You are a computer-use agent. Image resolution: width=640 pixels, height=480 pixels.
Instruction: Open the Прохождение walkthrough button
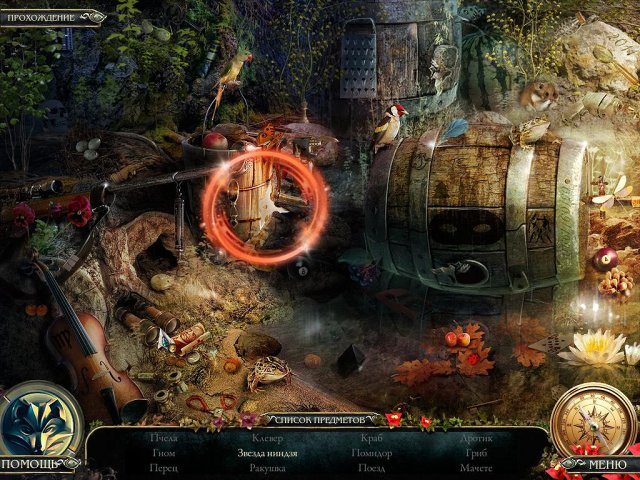pos(50,16)
